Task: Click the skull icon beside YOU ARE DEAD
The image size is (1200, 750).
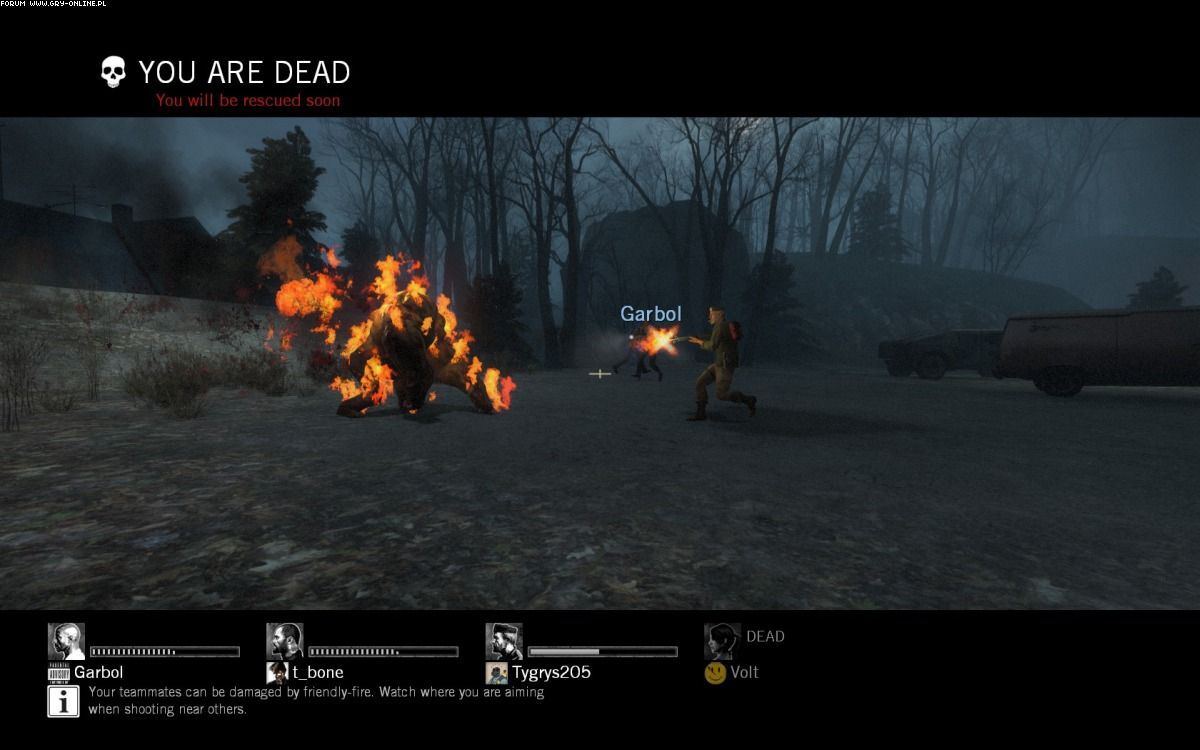Action: [x=114, y=72]
